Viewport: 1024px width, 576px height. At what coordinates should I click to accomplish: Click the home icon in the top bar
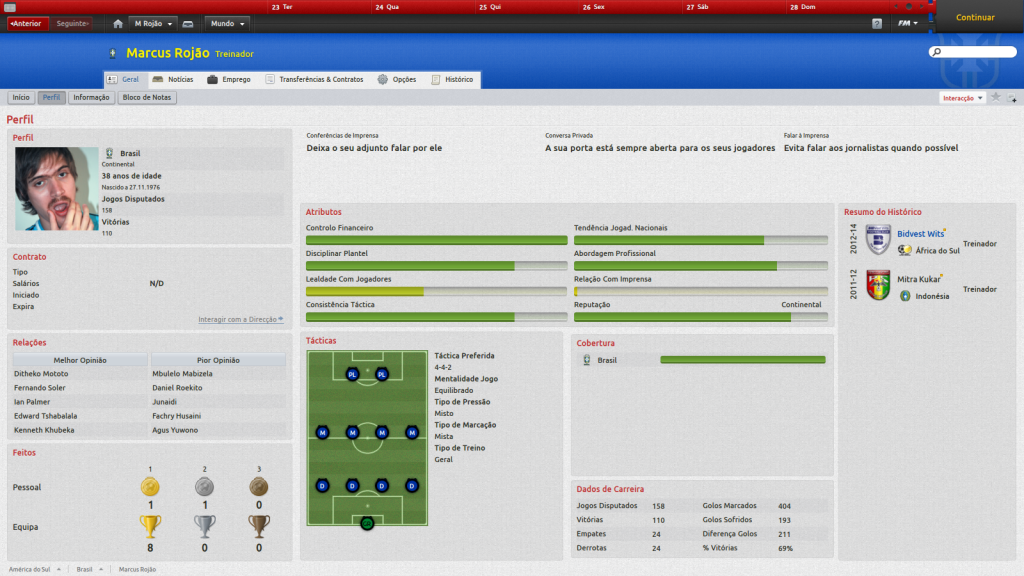click(x=118, y=23)
